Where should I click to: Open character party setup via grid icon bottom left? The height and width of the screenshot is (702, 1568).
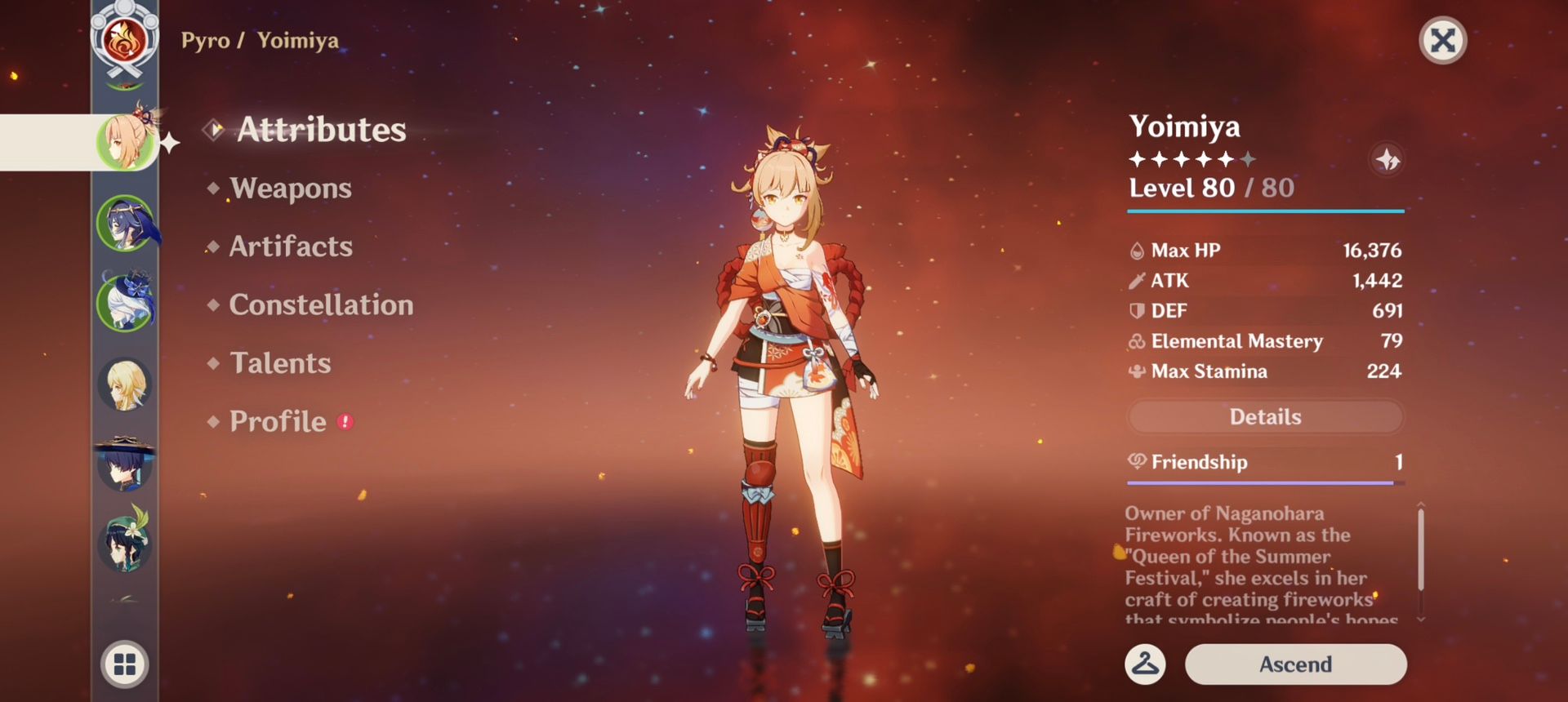[x=124, y=664]
